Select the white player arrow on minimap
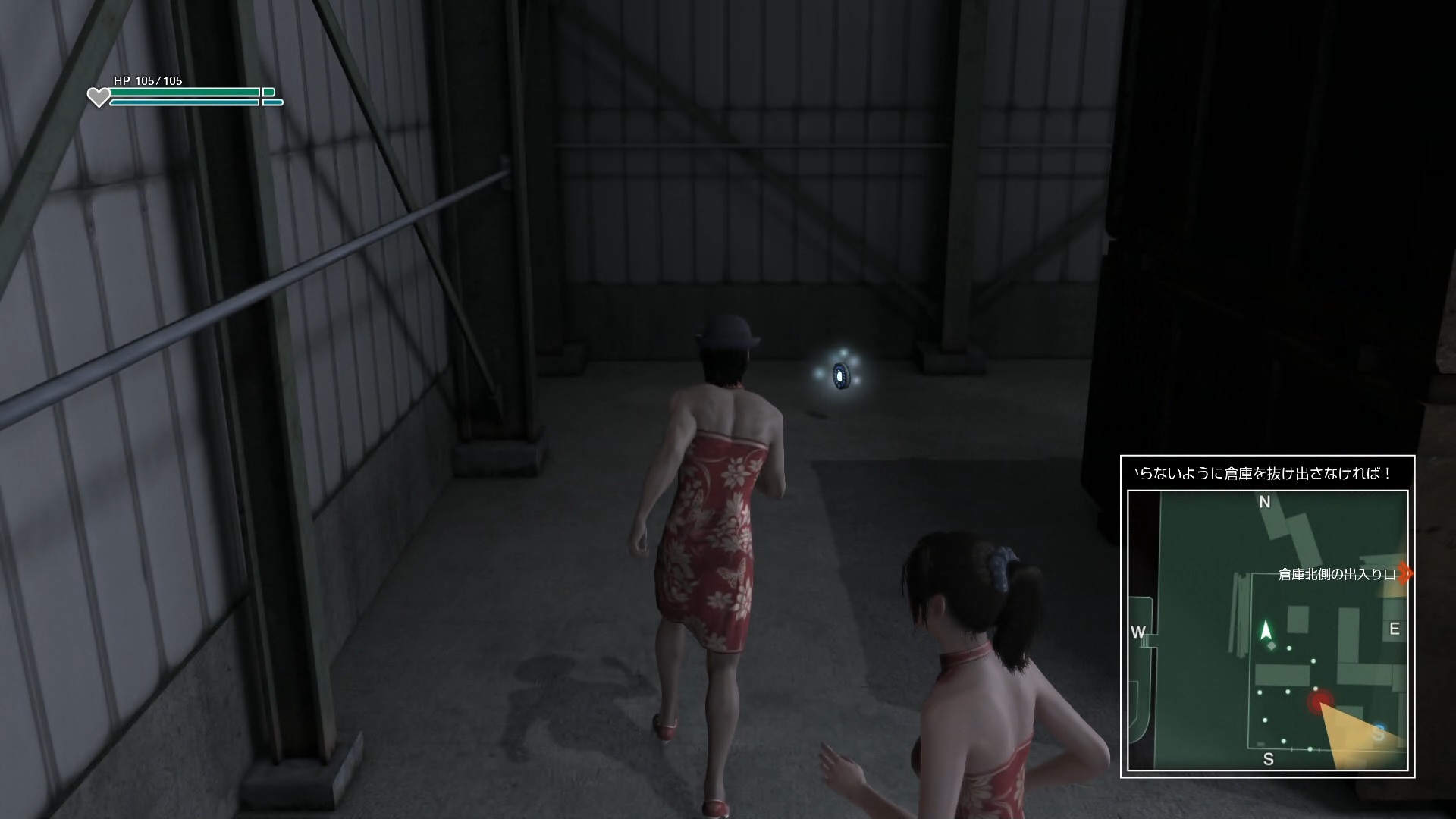The height and width of the screenshot is (819, 1456). [x=1265, y=630]
